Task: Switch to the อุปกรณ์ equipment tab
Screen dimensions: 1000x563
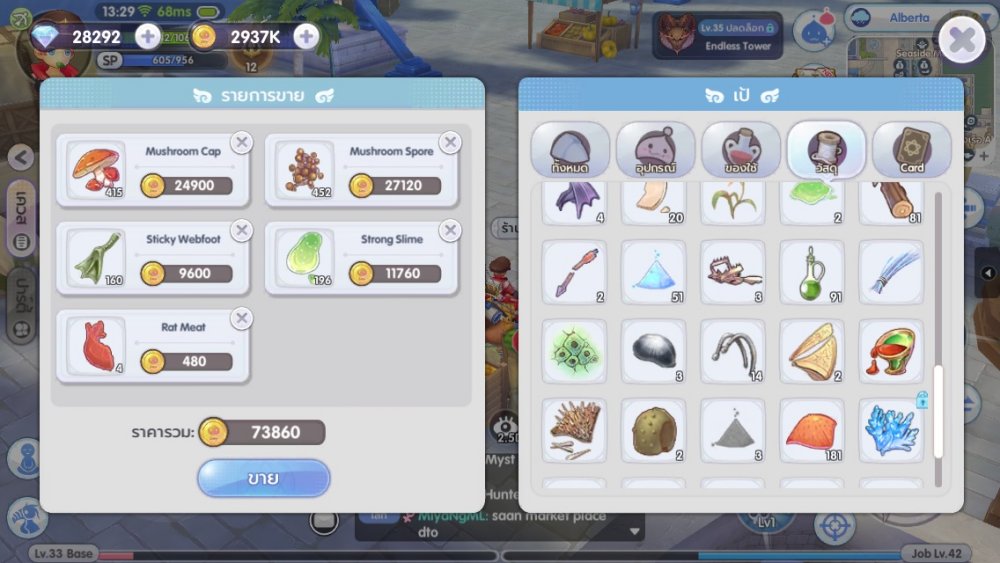Action: click(x=655, y=150)
